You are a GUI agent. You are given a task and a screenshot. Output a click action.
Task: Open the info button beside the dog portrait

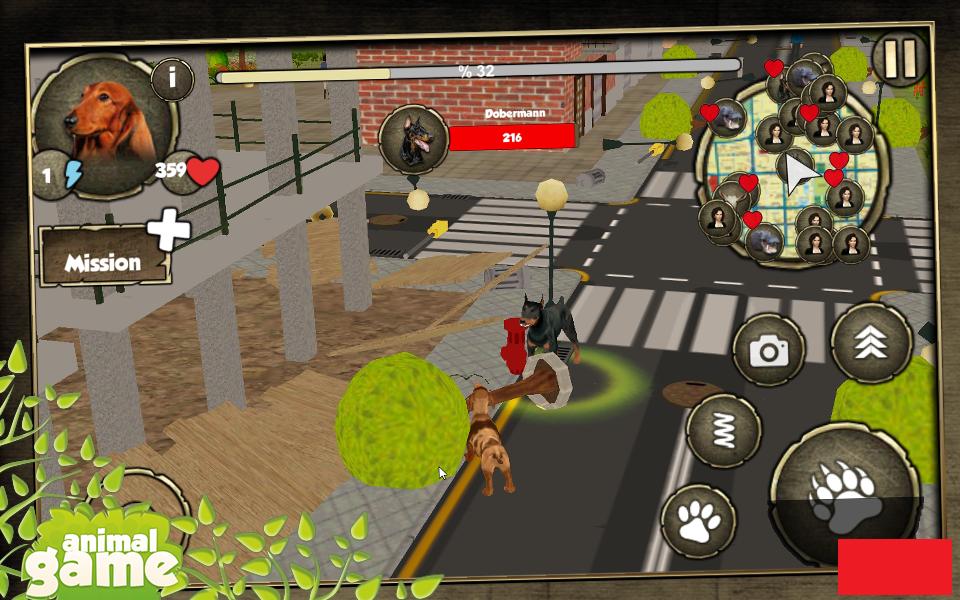click(172, 78)
